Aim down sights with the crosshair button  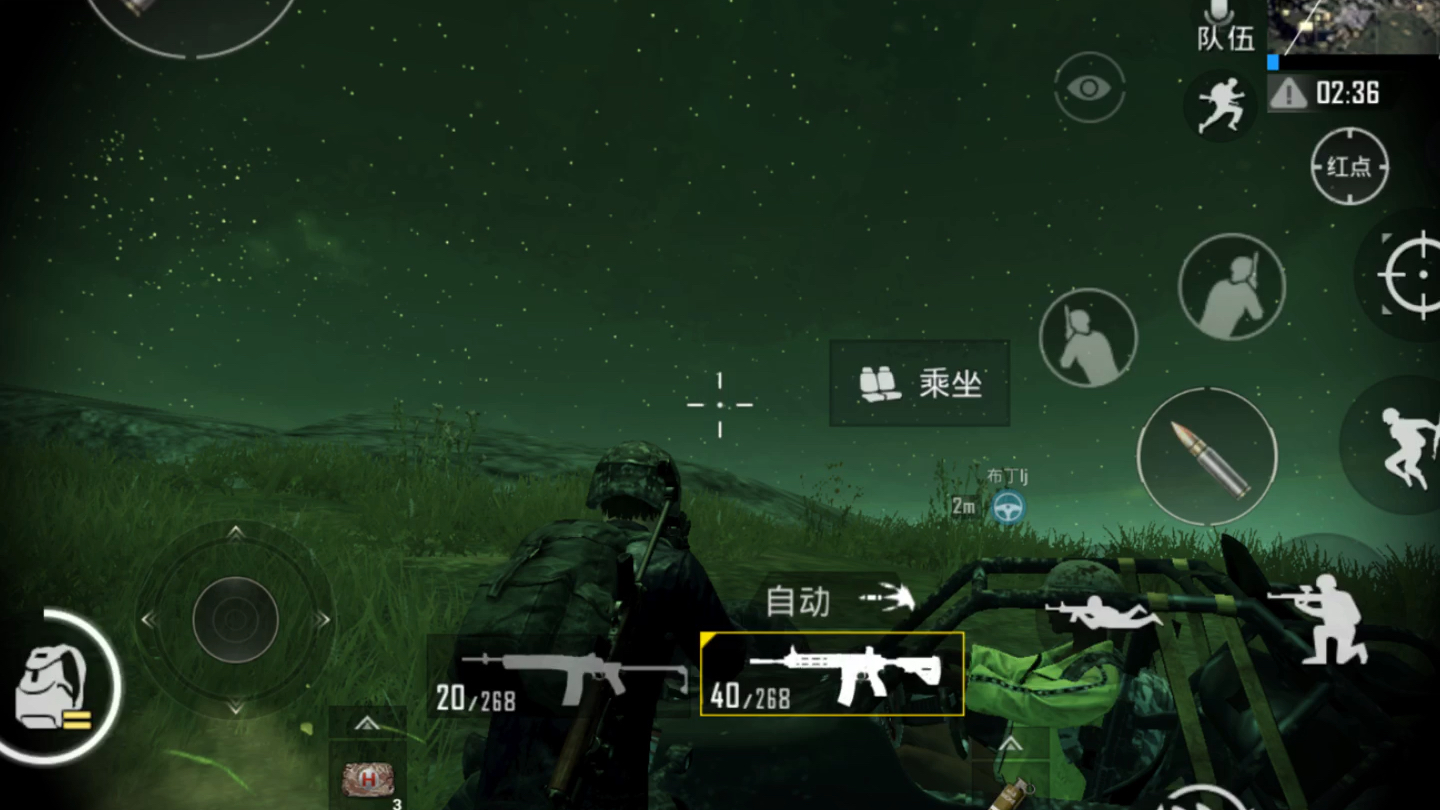pos(1410,275)
